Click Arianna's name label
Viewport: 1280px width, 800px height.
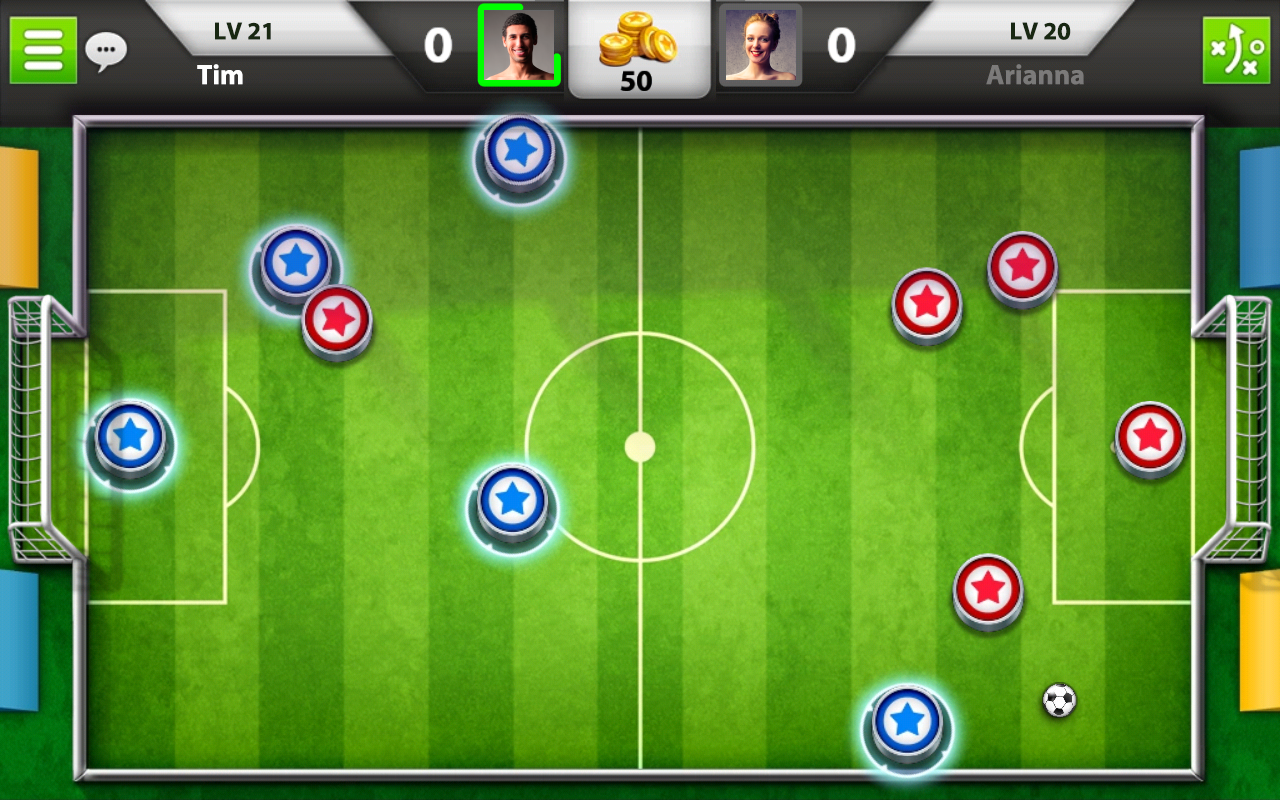tap(1035, 74)
